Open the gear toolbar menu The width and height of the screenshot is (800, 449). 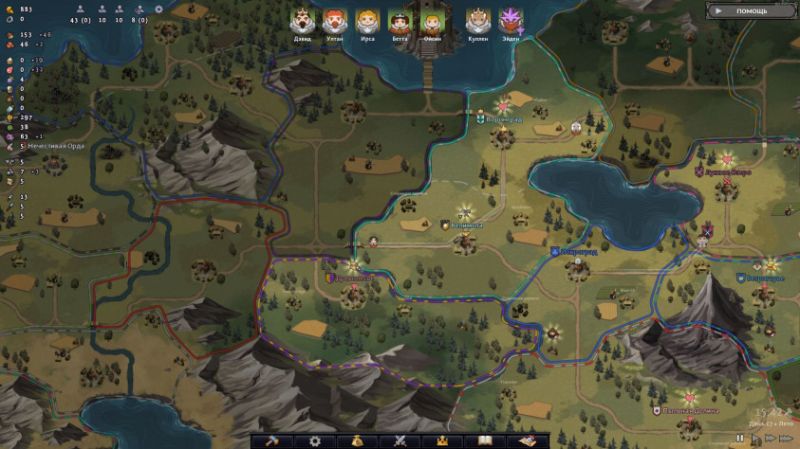click(x=315, y=440)
